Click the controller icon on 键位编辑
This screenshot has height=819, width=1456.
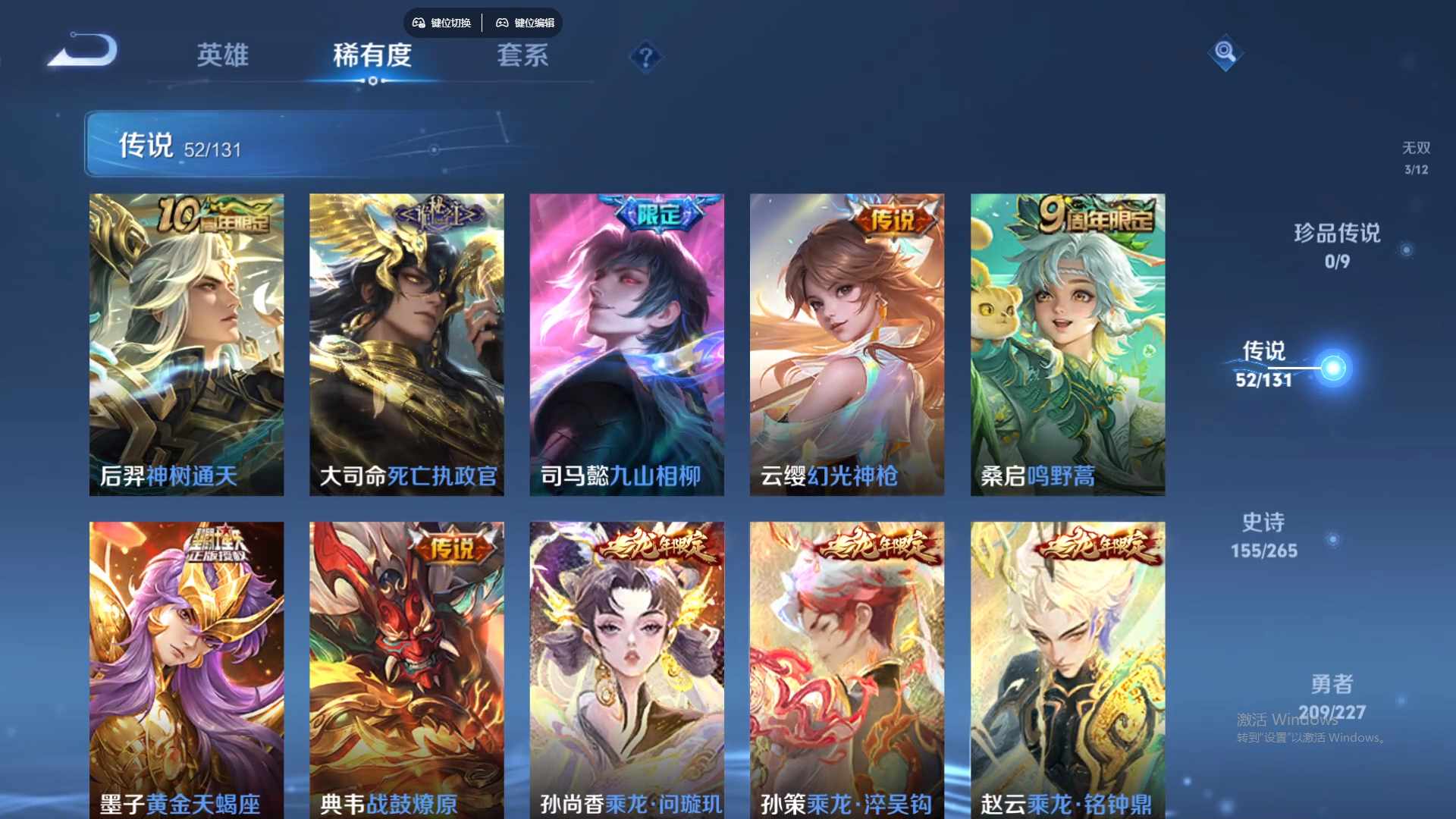point(501,23)
